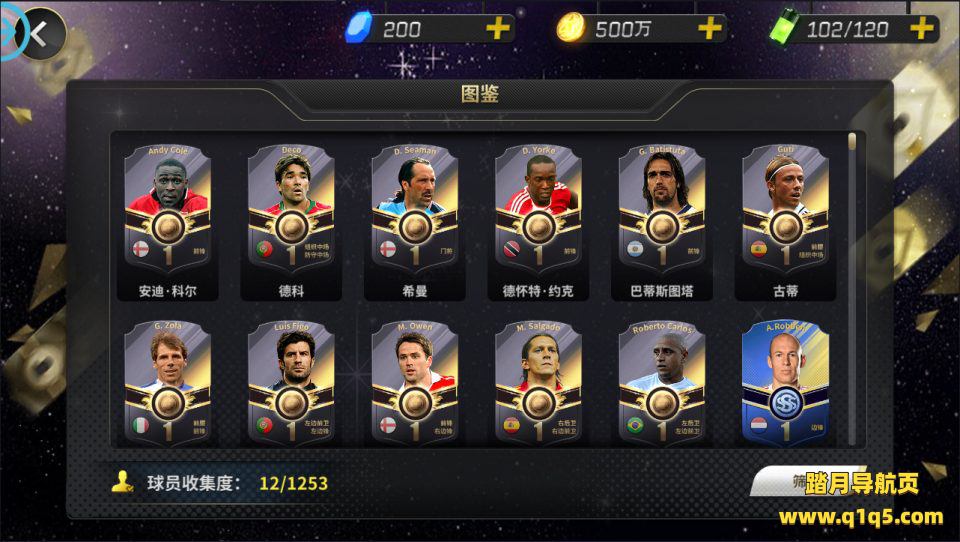The image size is (960, 542).
Task: Add more blue diamonds
Action: click(x=498, y=29)
